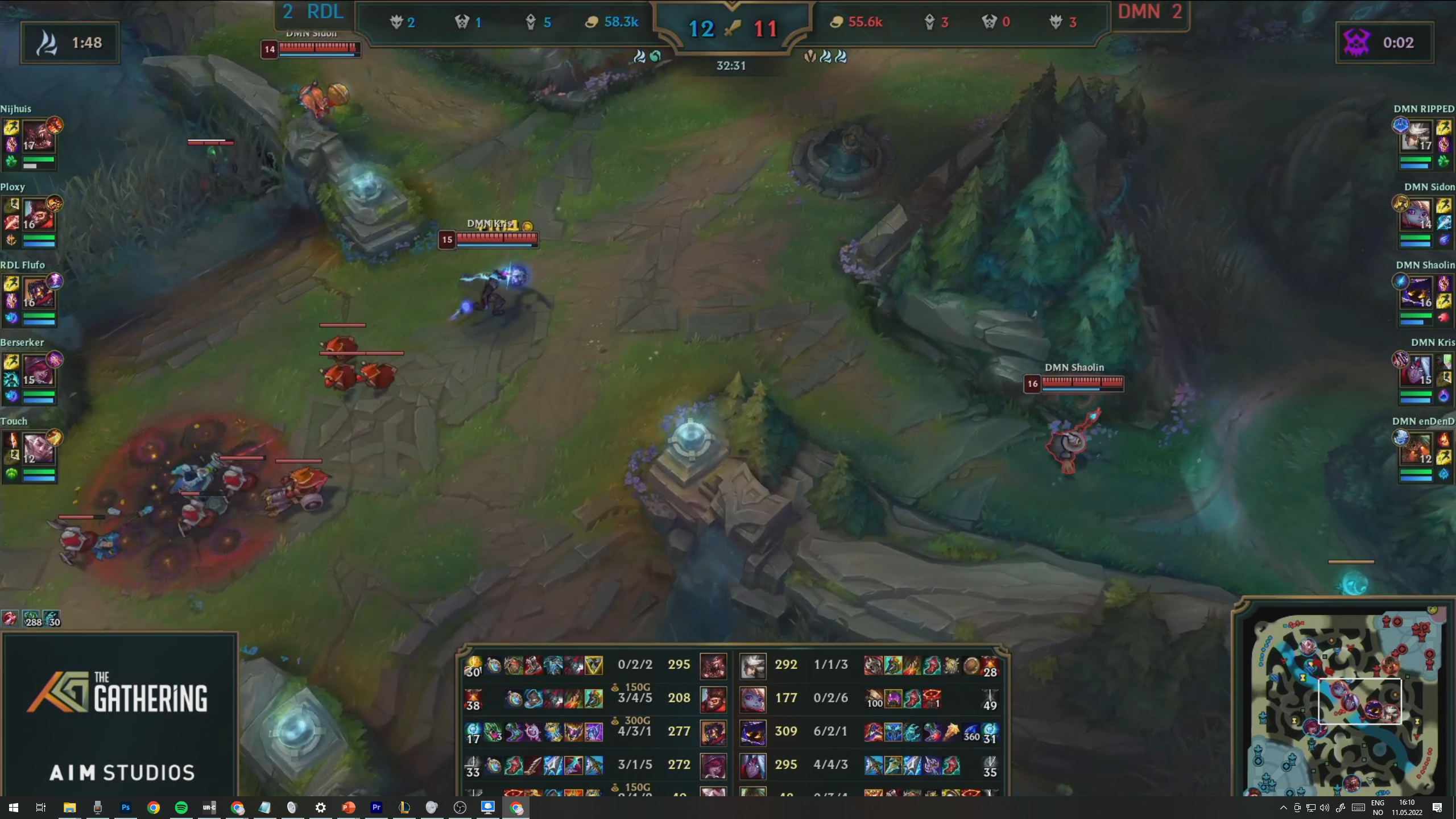Select the 0/2/2 scoreboard champion portrait

[x=713, y=665]
